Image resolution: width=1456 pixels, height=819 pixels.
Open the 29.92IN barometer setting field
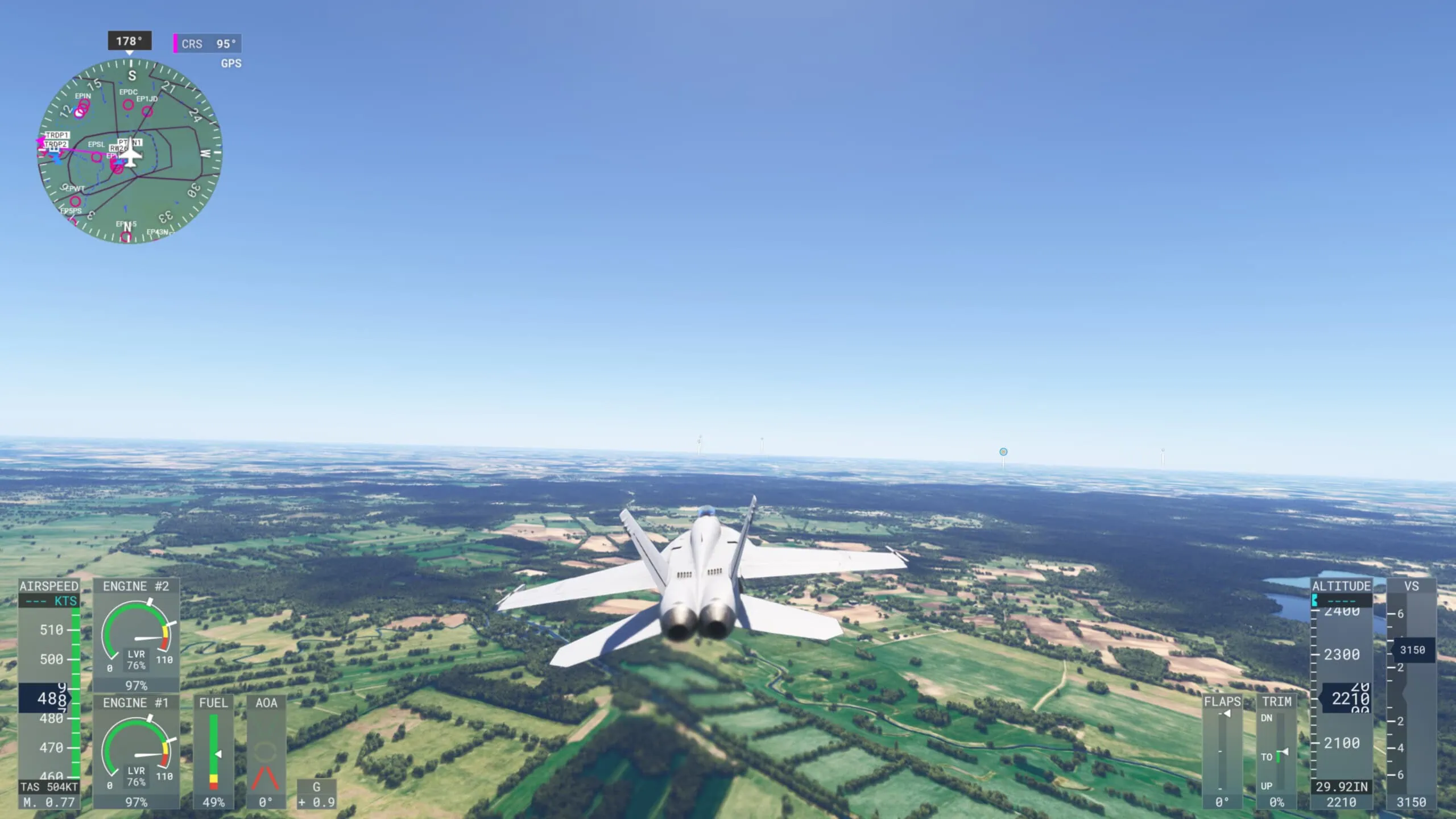(x=1343, y=786)
